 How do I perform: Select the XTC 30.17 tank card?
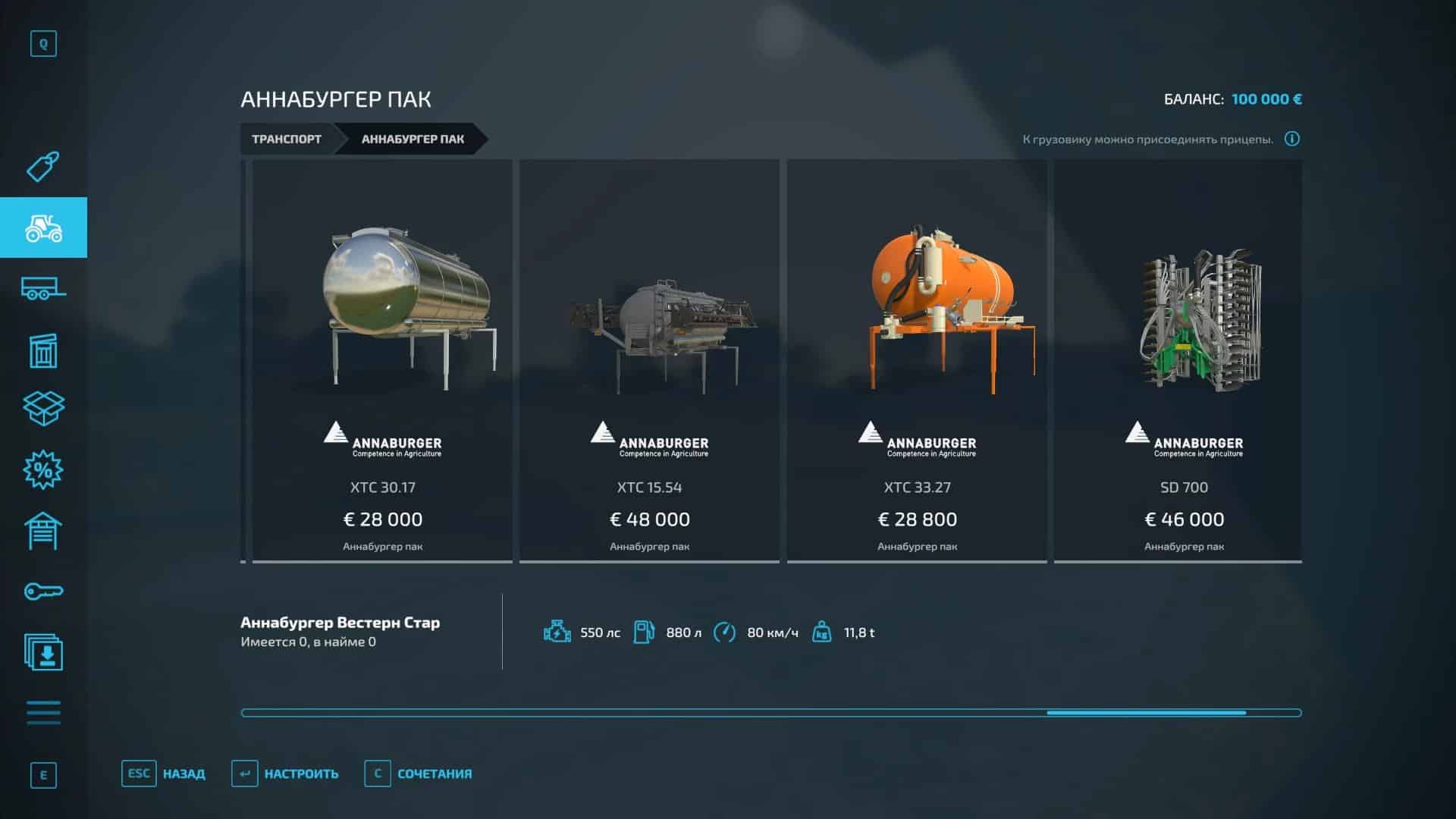coord(382,360)
